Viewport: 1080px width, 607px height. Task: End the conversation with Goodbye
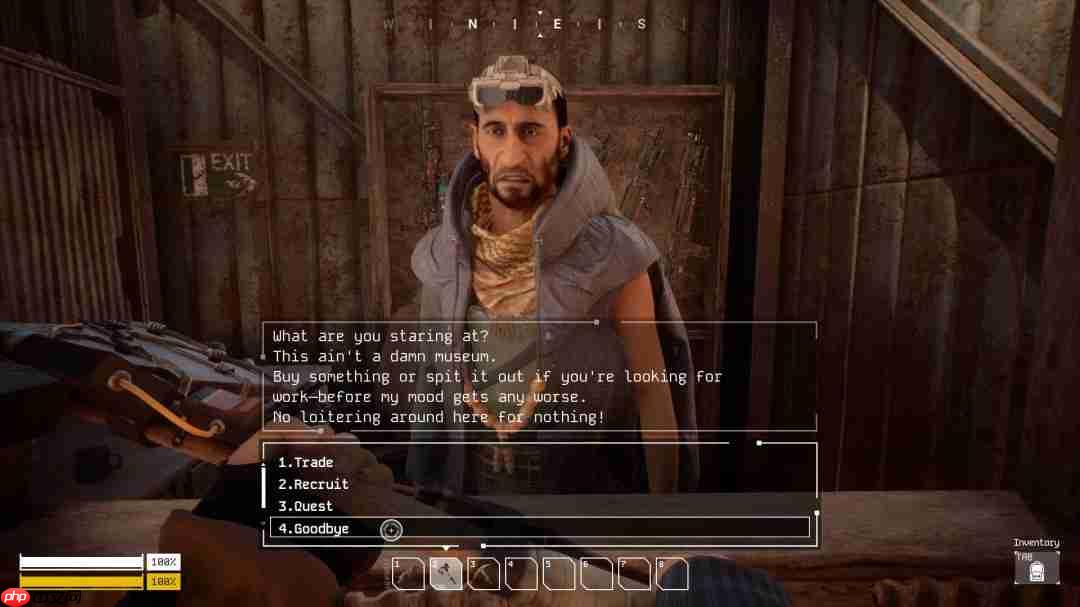[x=314, y=528]
